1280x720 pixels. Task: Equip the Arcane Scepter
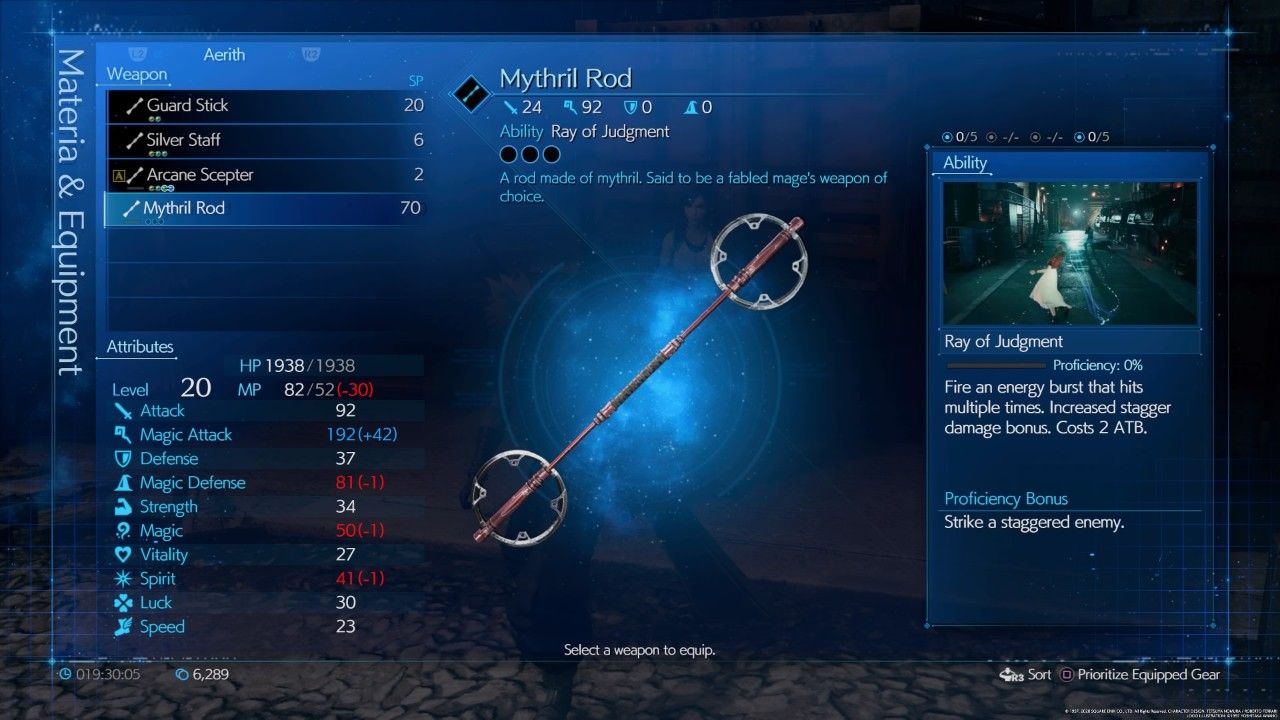click(x=265, y=175)
